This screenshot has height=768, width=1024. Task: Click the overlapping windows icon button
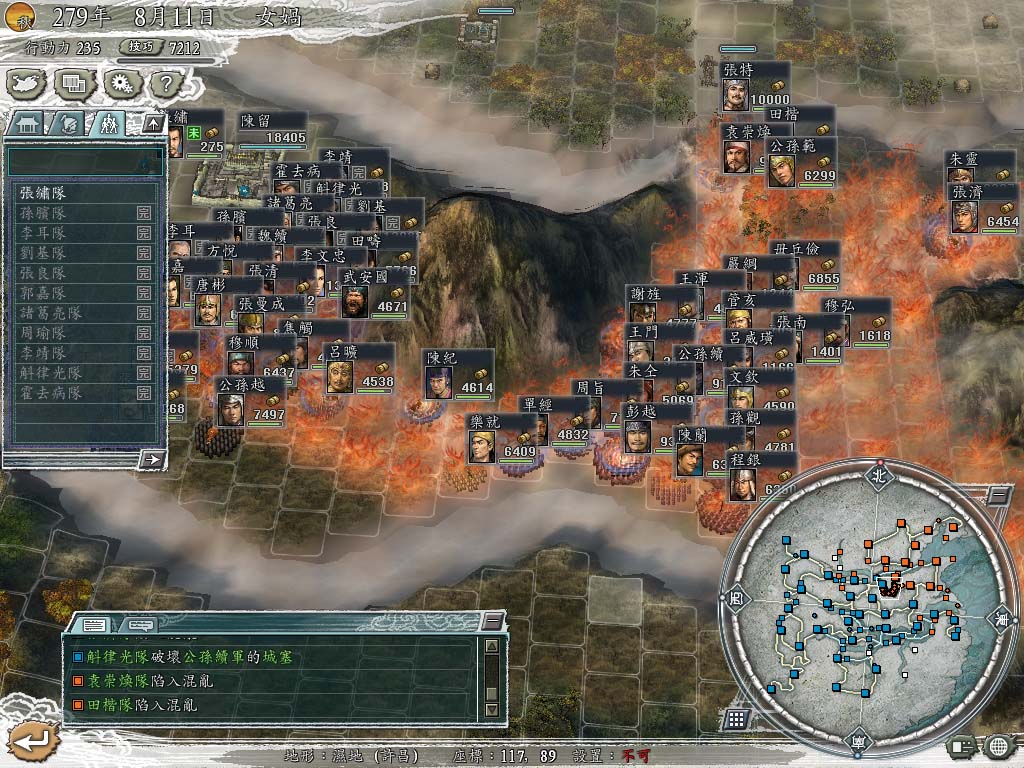(73, 83)
